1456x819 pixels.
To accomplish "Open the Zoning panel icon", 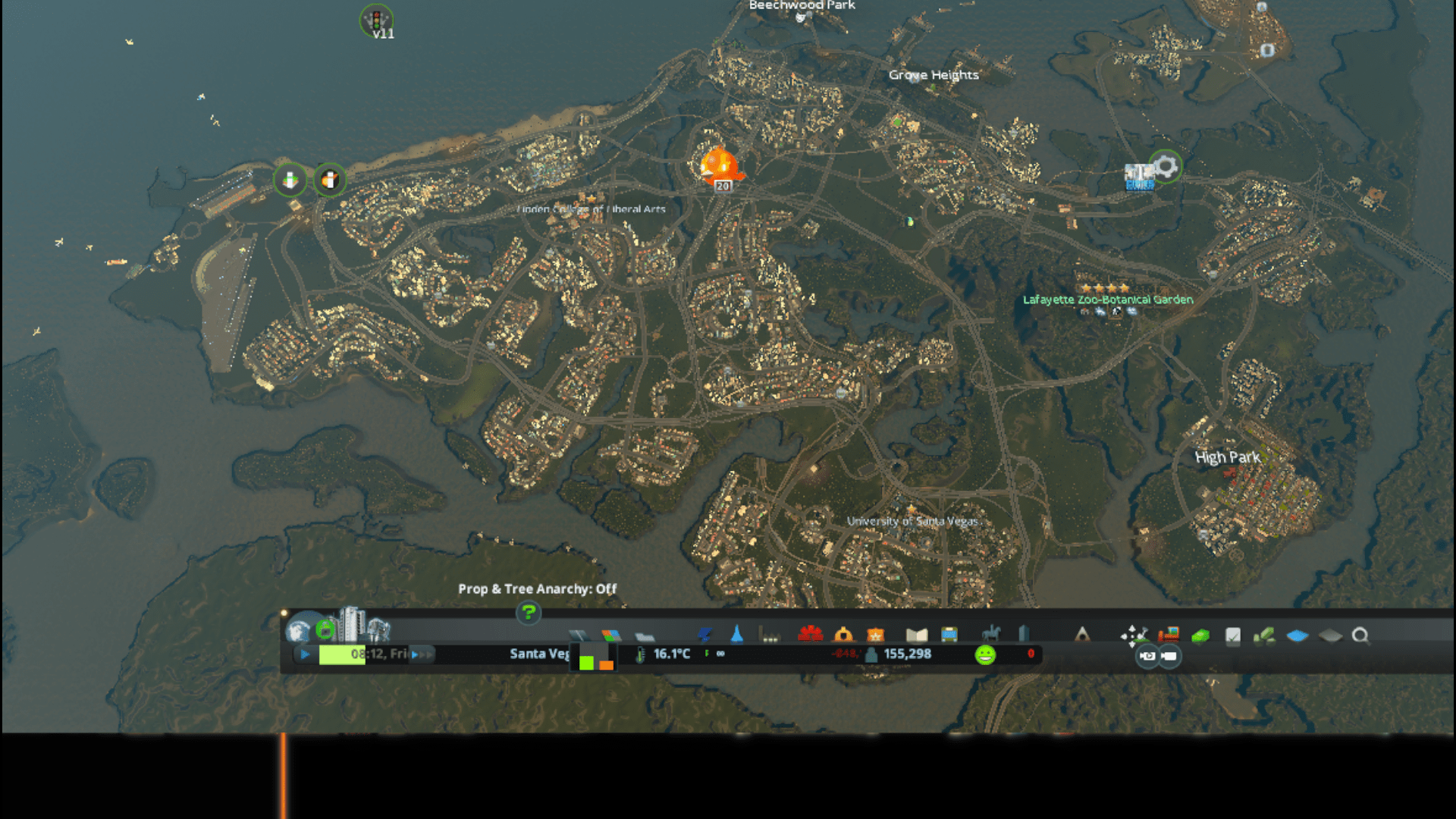I will click(x=610, y=635).
